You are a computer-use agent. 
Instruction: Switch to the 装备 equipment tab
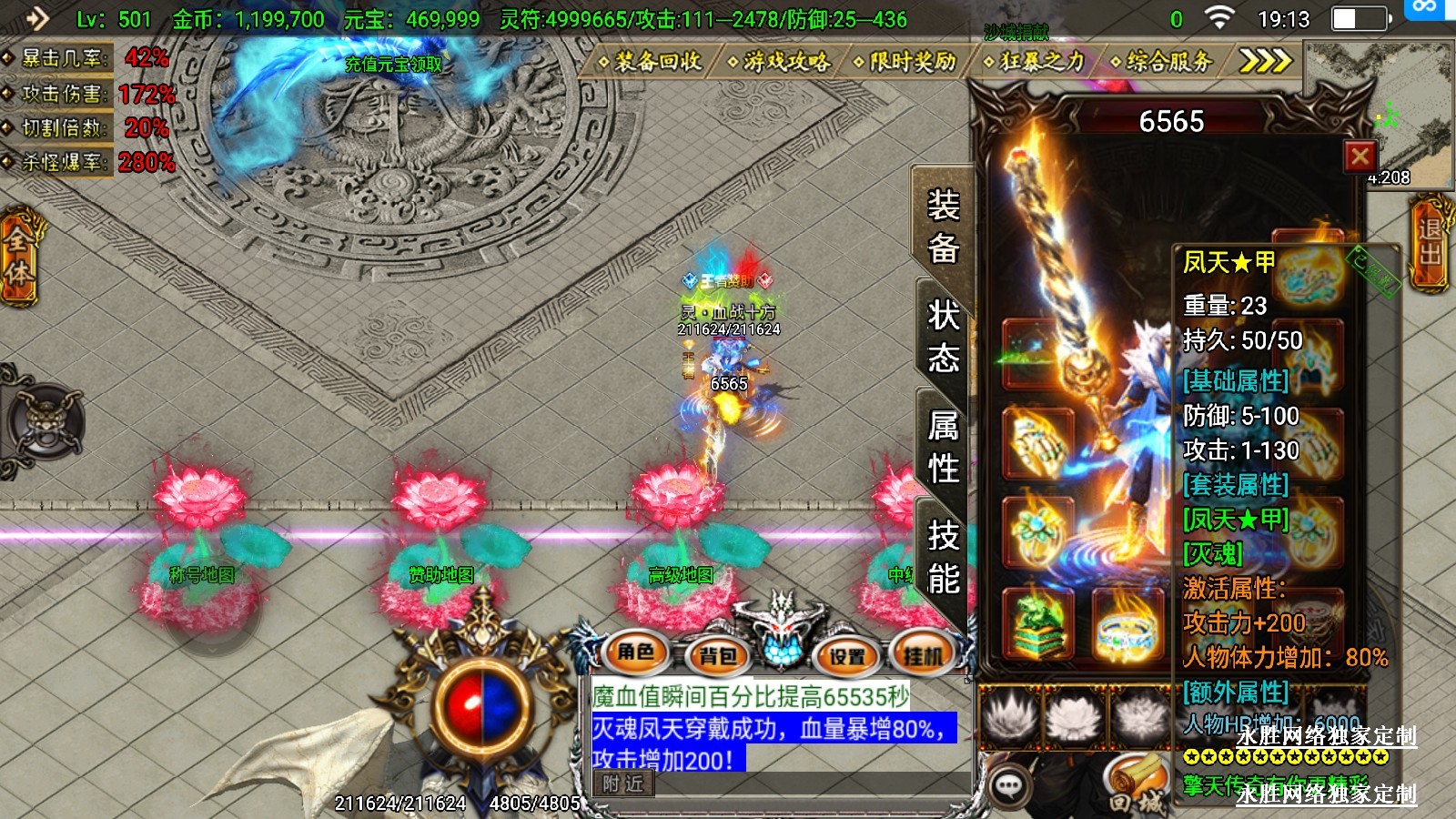tap(943, 226)
